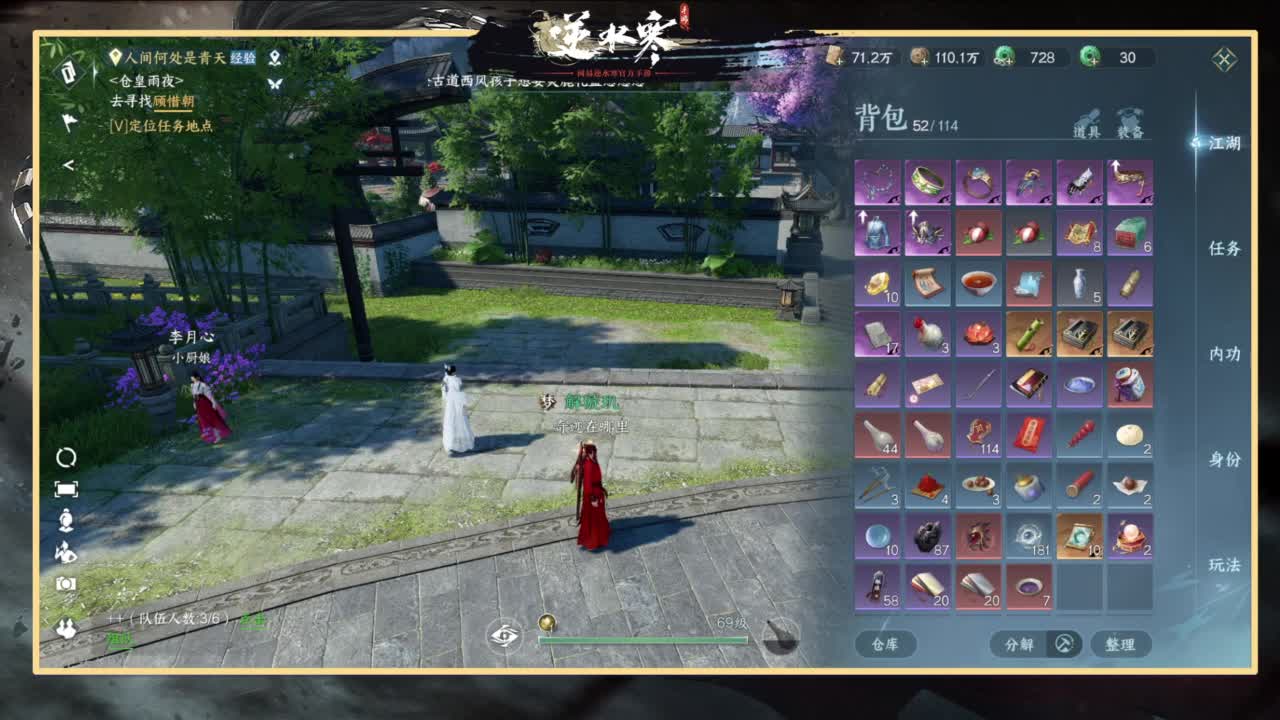Sort the backpack with 整理
This screenshot has width=1280, height=720.
[x=1120, y=644]
